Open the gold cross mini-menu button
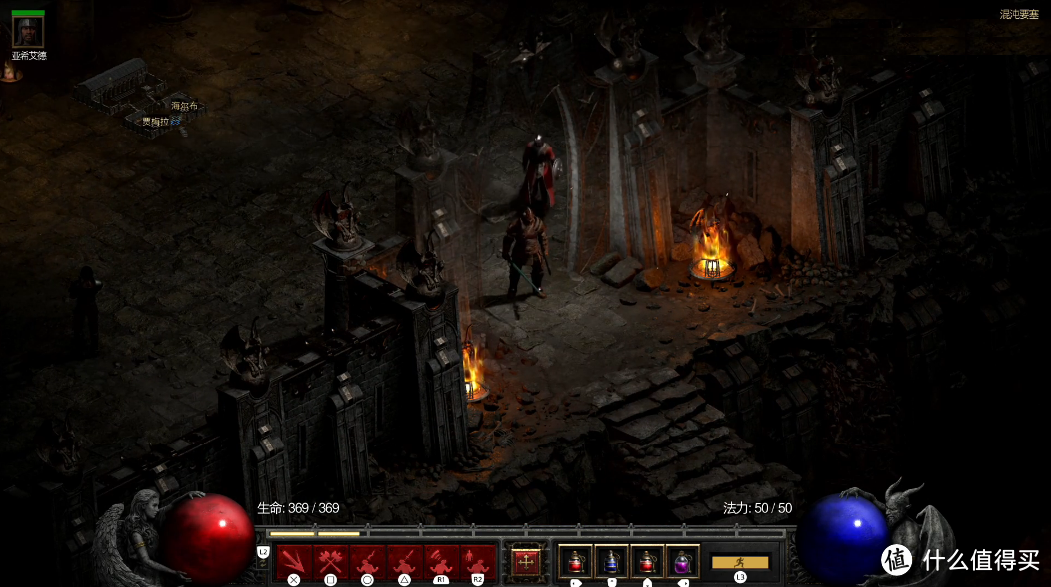Screen dimensions: 1051x587 (526, 562)
